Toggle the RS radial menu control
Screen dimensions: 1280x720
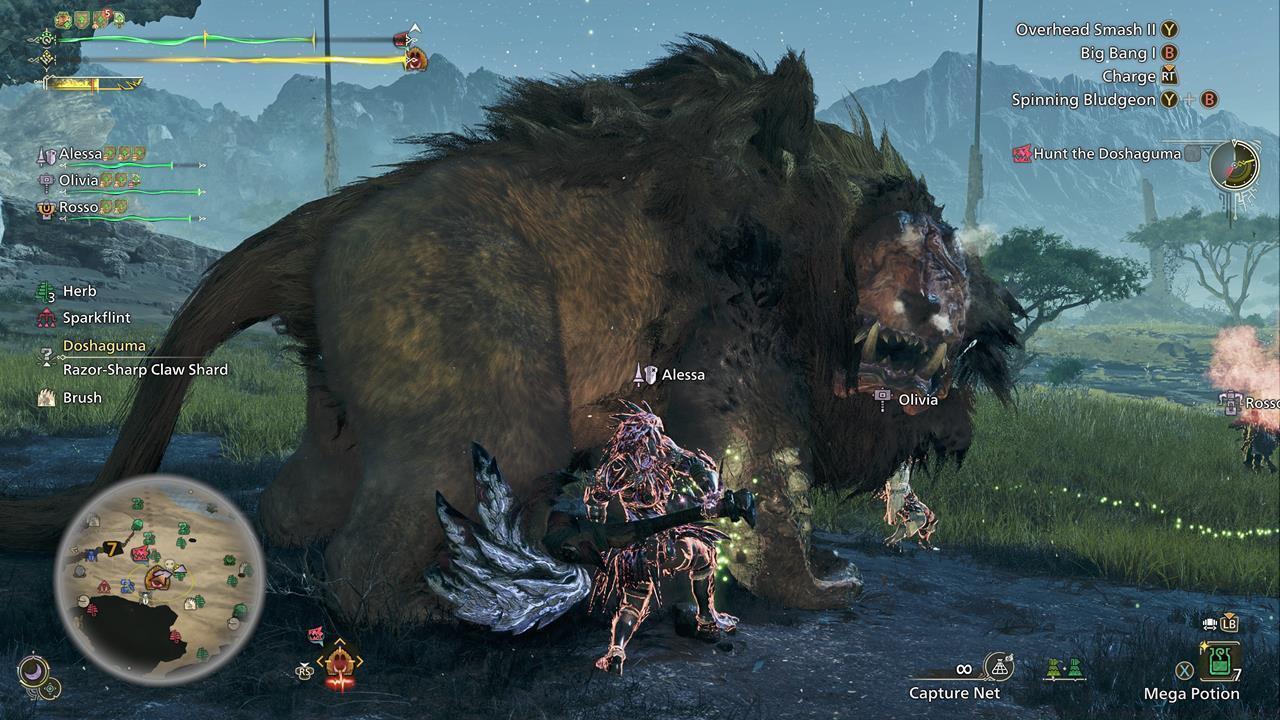[x=304, y=671]
